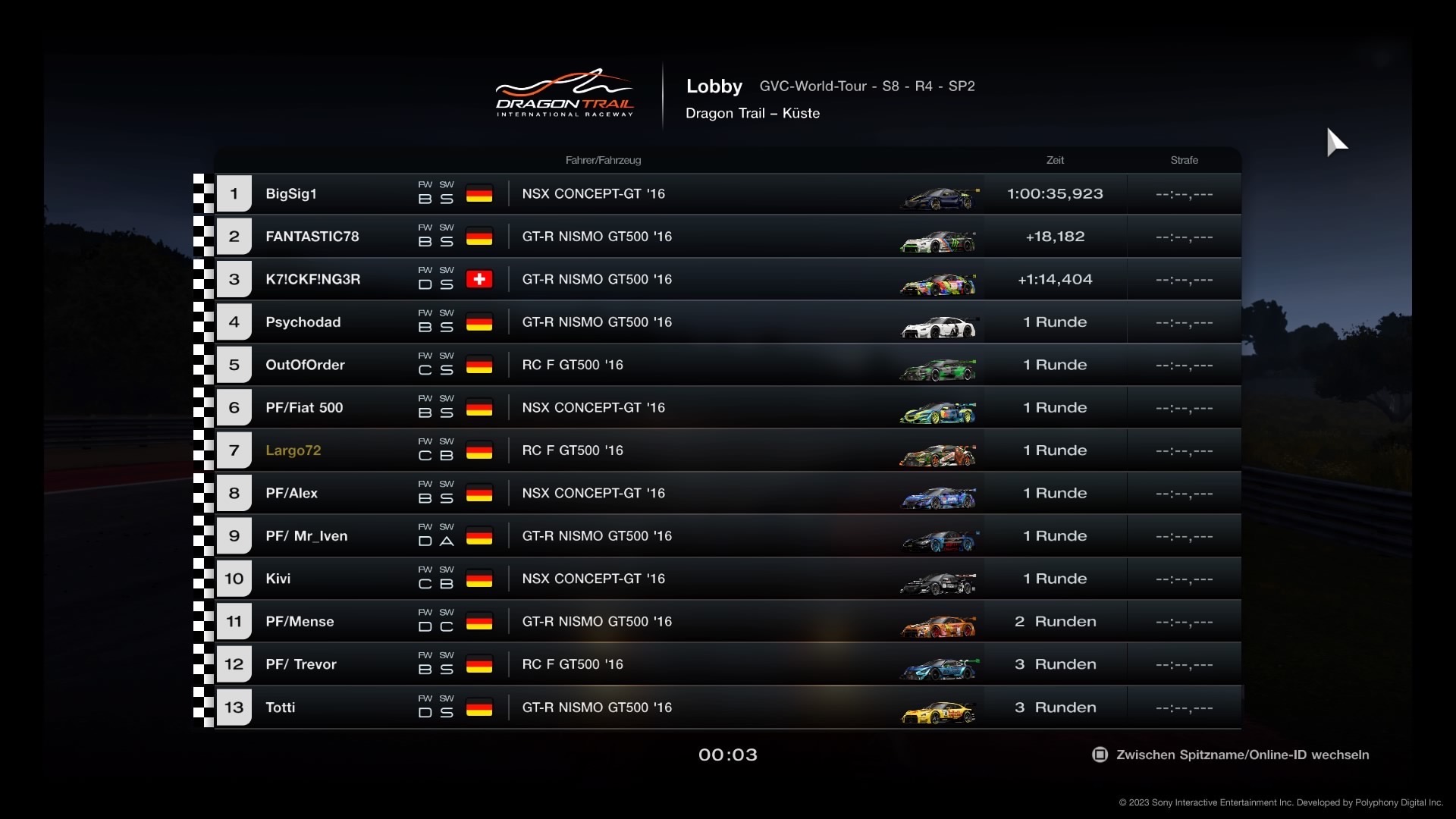Screen dimensions: 1456x819
Task: Choose Kivi's tenth place row
Action: click(728, 579)
